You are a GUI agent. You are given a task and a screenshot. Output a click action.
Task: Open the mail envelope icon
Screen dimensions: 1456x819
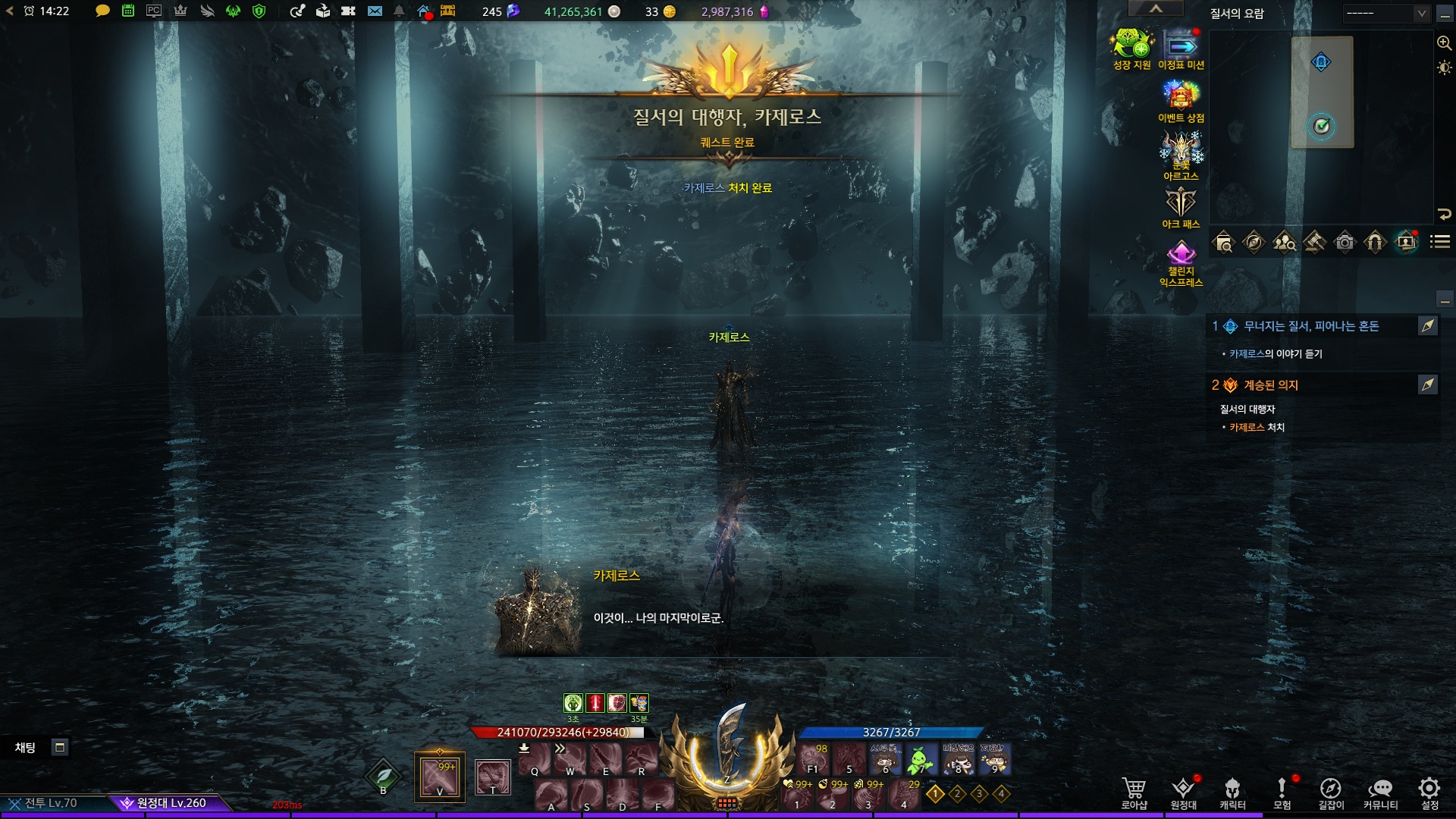[375, 11]
